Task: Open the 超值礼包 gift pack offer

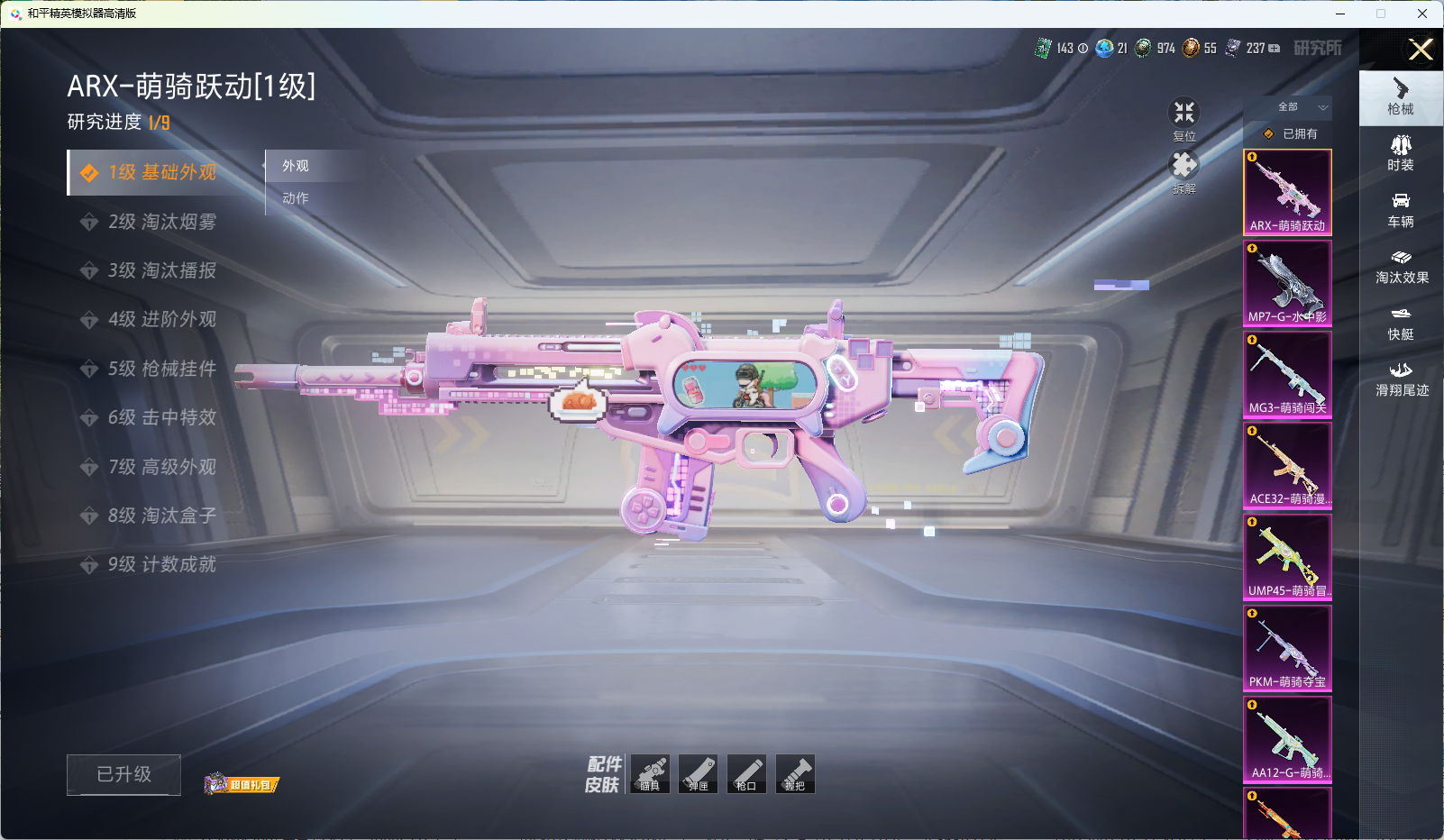Action: 242,784
